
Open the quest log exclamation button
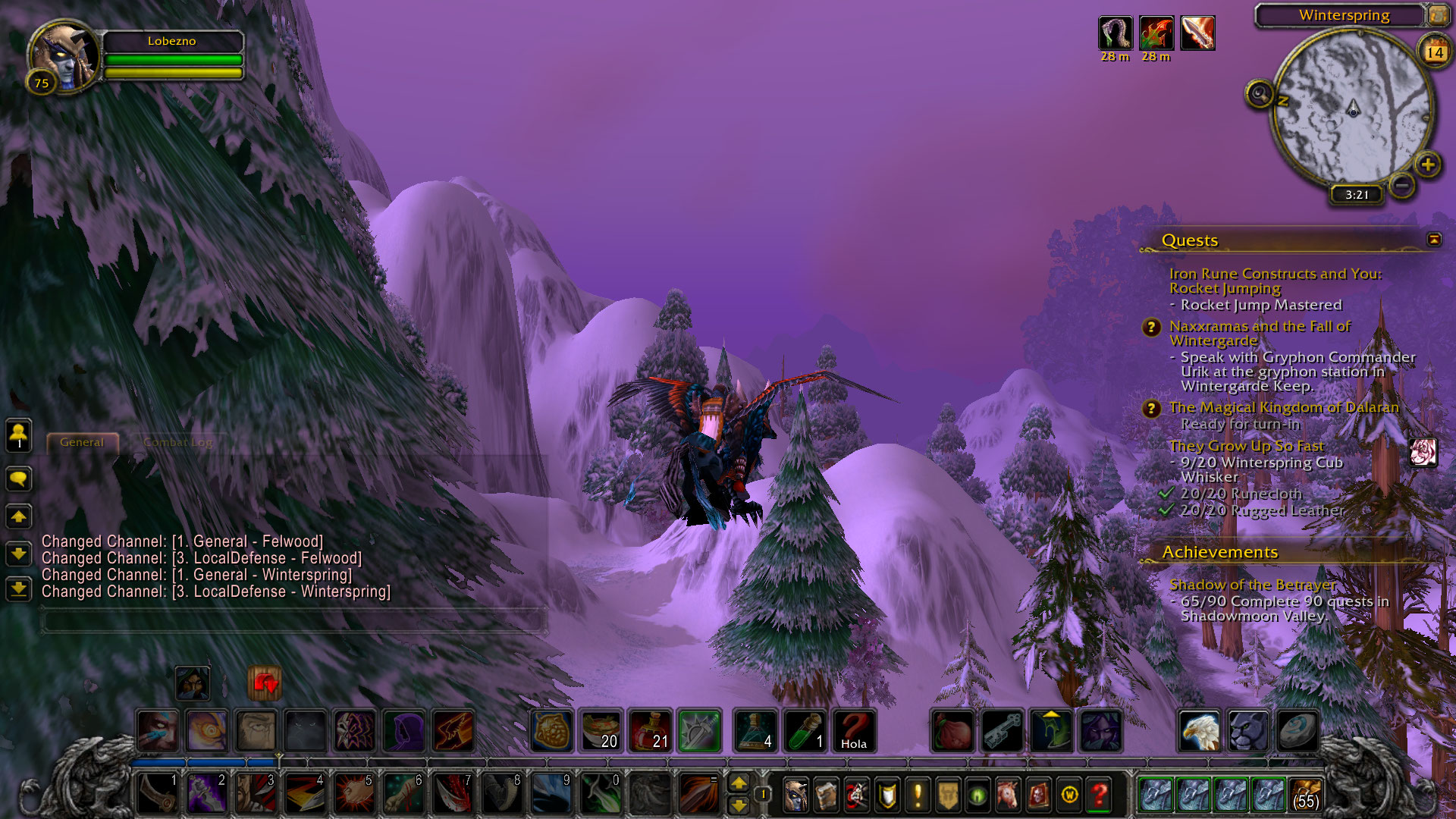[x=918, y=795]
